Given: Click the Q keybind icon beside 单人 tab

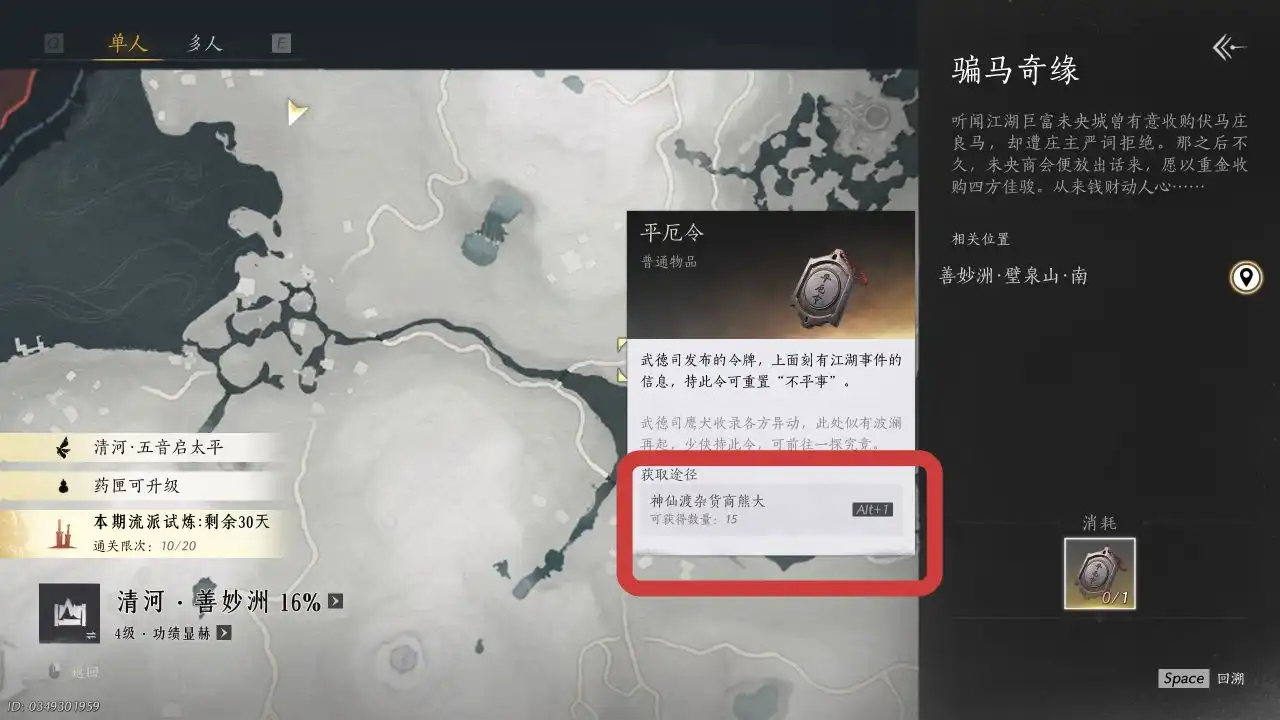Looking at the screenshot, I should point(52,42).
